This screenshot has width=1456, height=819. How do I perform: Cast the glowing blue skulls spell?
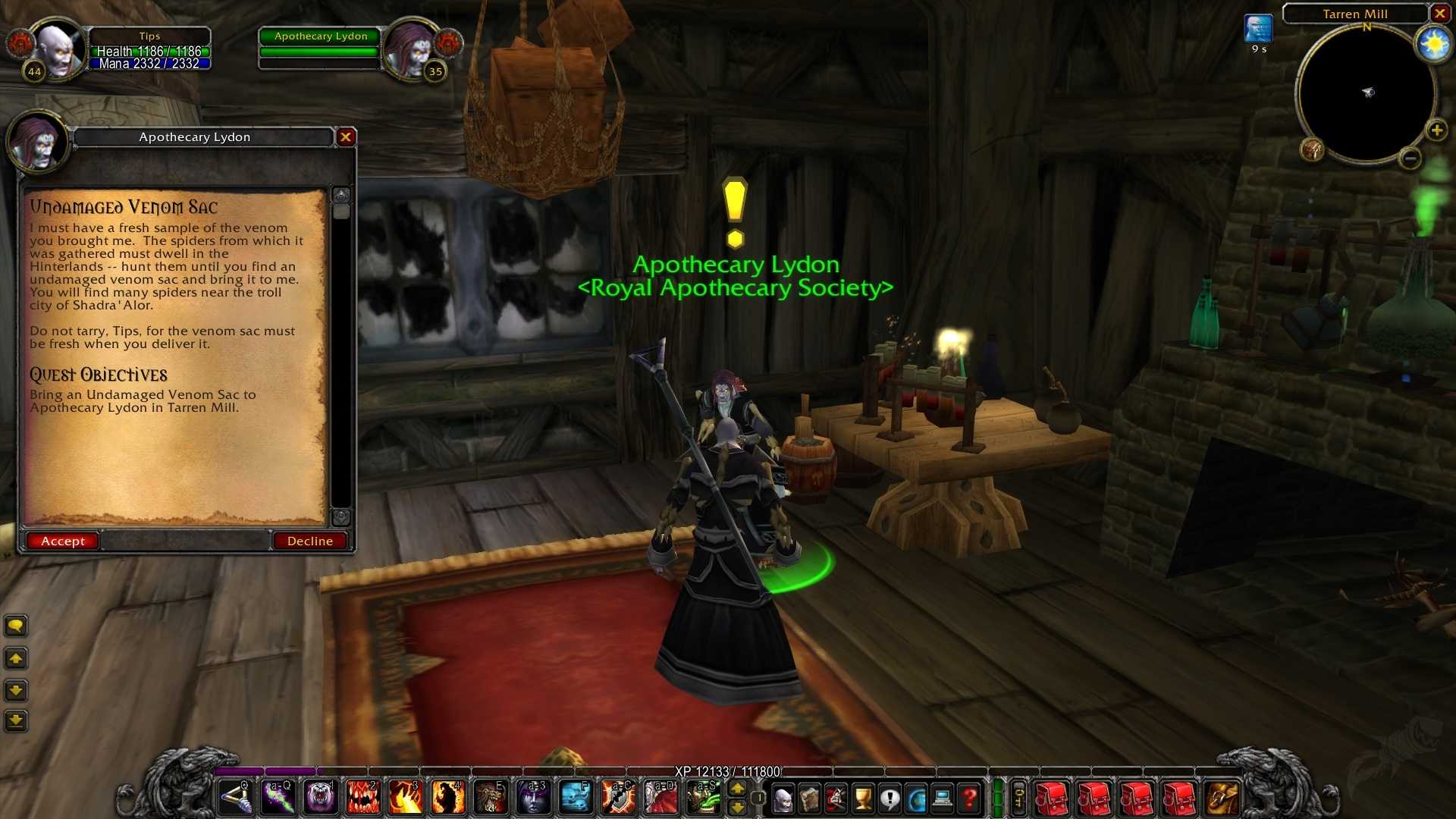point(576,798)
